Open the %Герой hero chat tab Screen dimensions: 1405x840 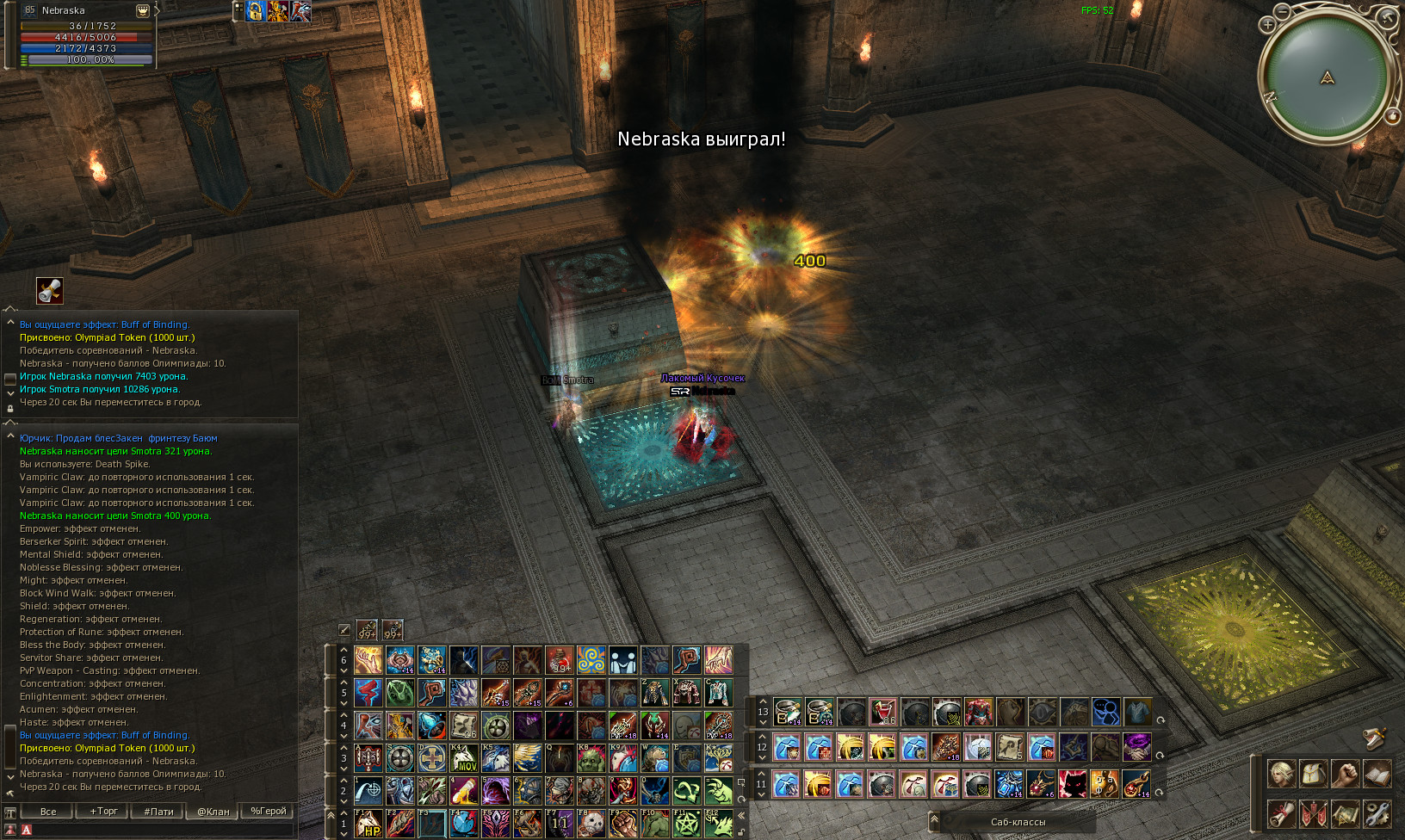pos(268,811)
